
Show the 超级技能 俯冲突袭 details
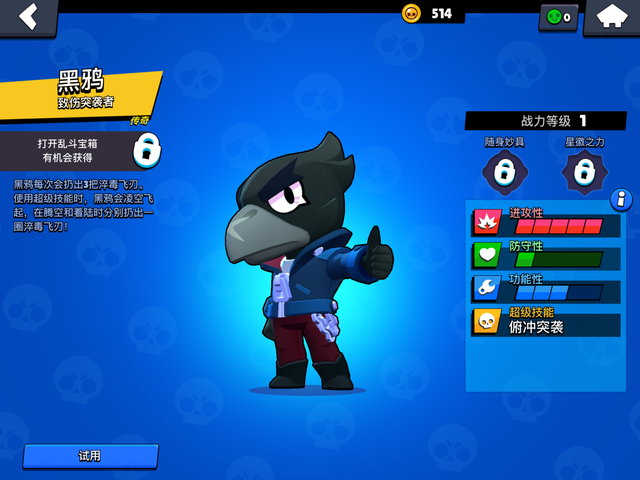(x=546, y=321)
